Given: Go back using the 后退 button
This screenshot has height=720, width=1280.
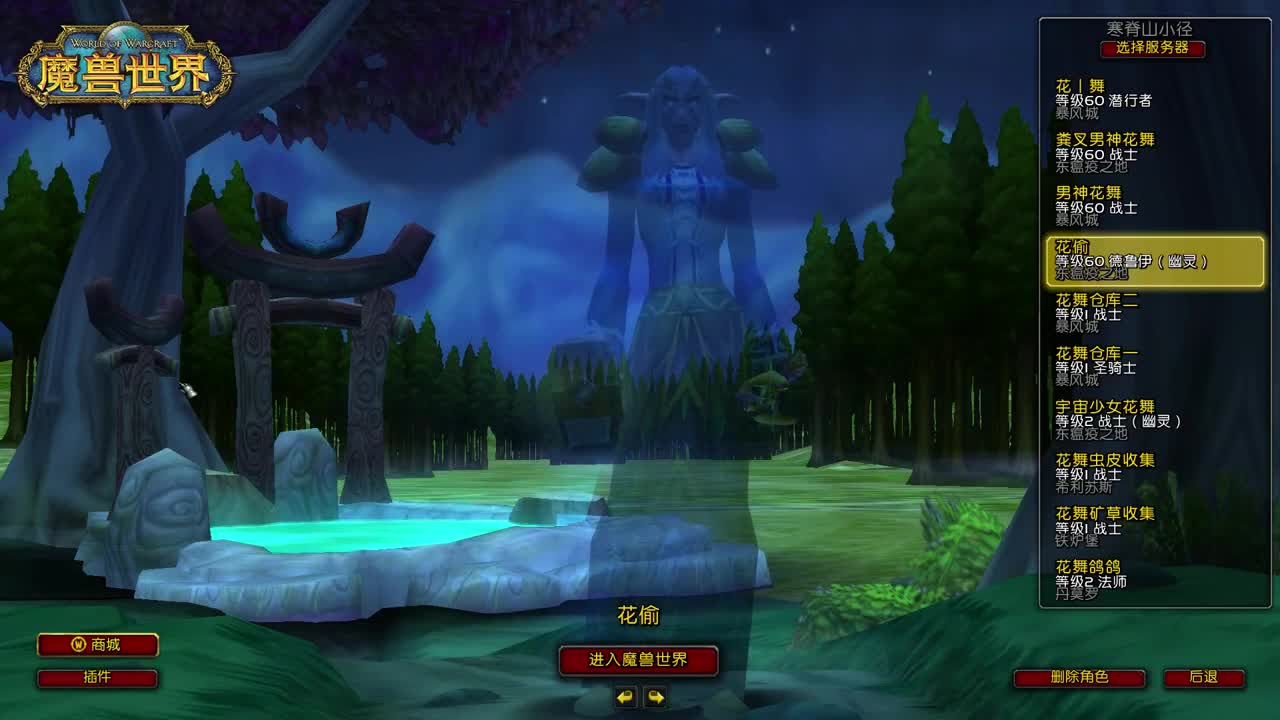Looking at the screenshot, I should 1206,677.
